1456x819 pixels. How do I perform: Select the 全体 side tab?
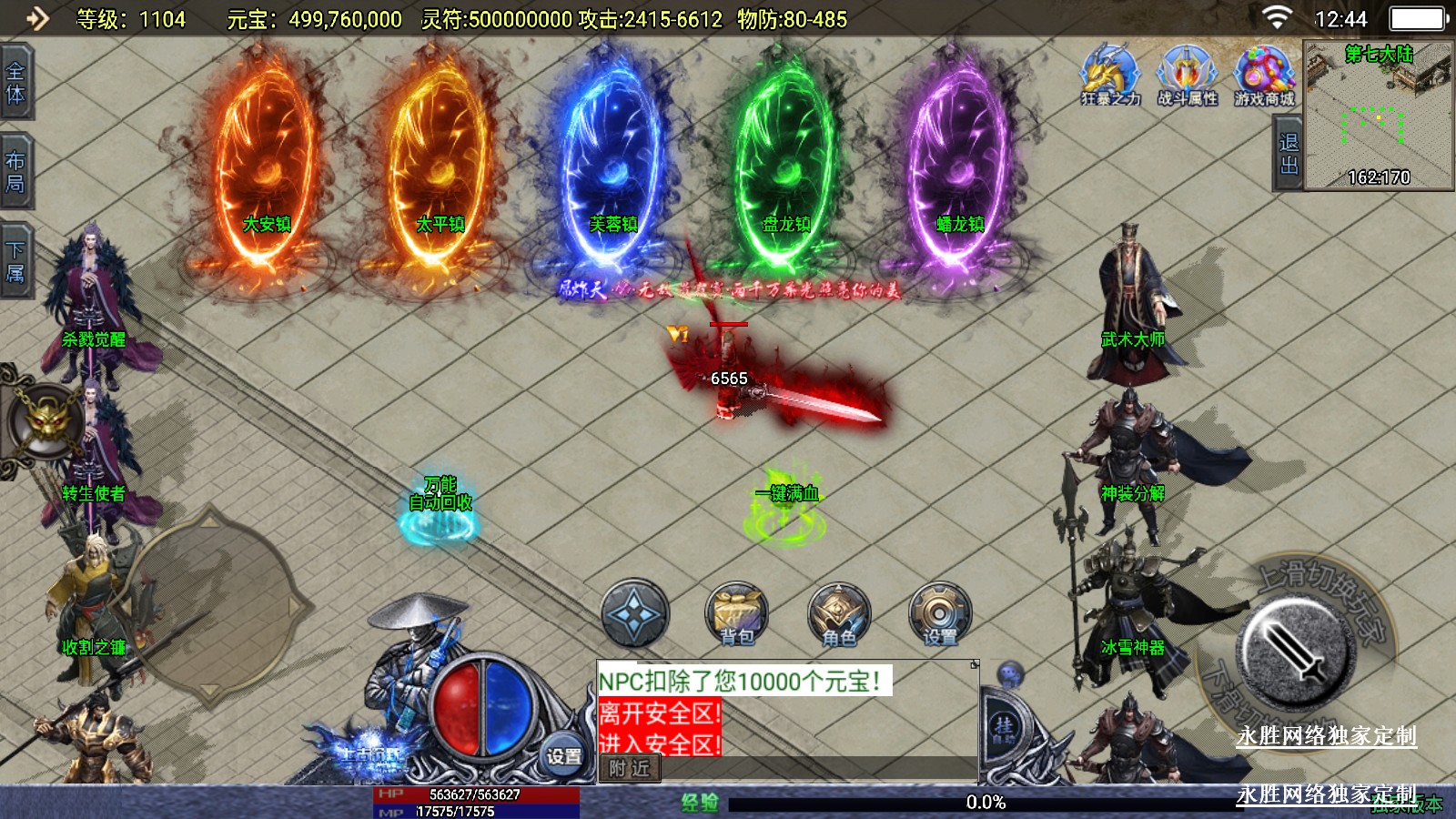15,83
